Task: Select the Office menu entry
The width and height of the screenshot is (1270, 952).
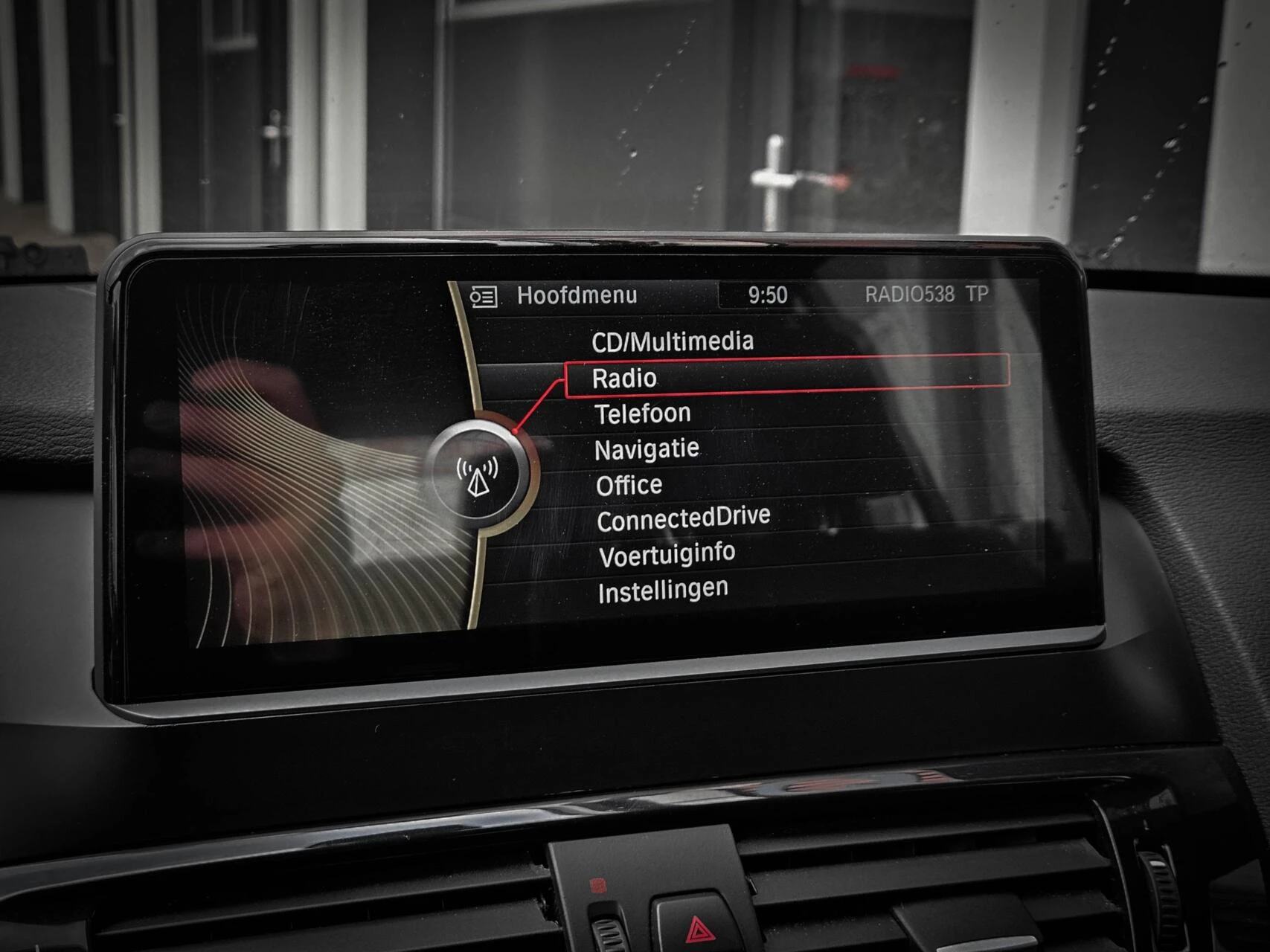Action: pyautogui.click(x=629, y=486)
